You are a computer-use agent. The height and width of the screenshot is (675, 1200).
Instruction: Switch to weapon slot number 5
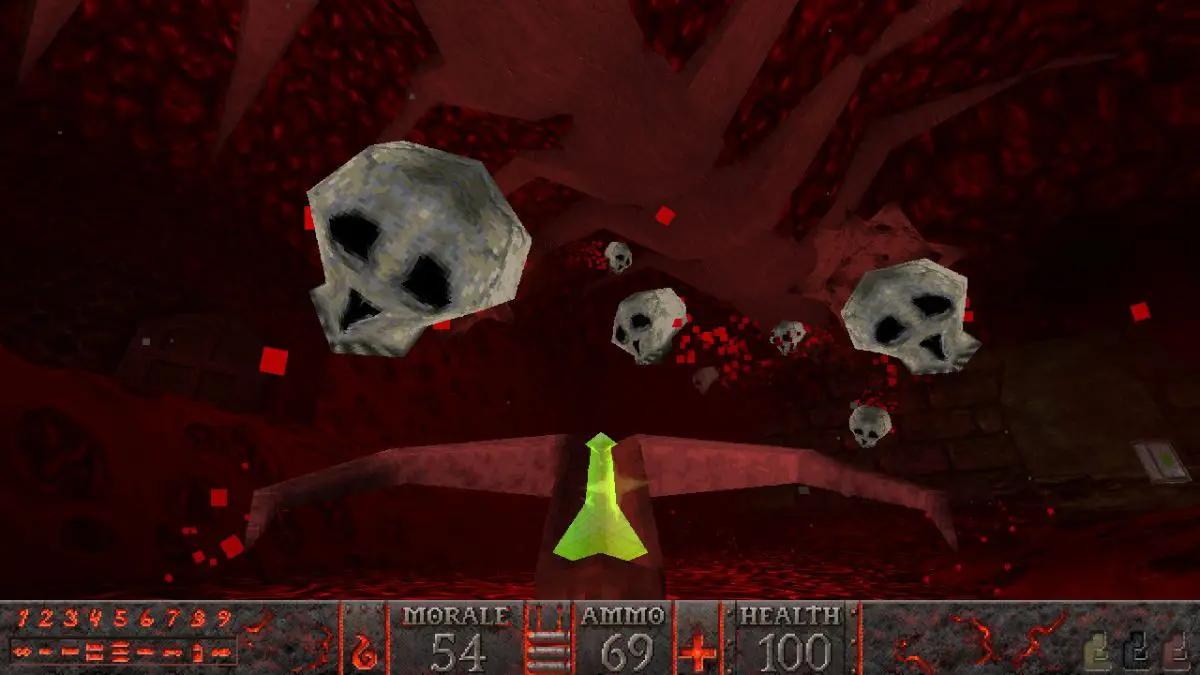pos(121,619)
